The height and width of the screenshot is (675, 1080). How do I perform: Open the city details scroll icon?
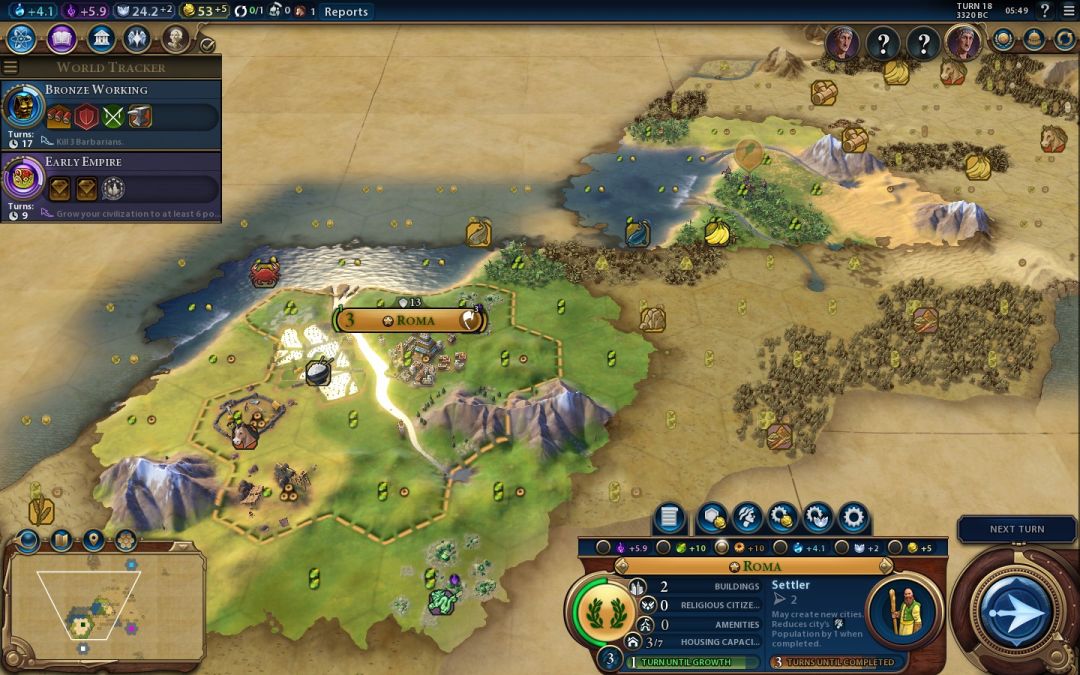point(670,517)
